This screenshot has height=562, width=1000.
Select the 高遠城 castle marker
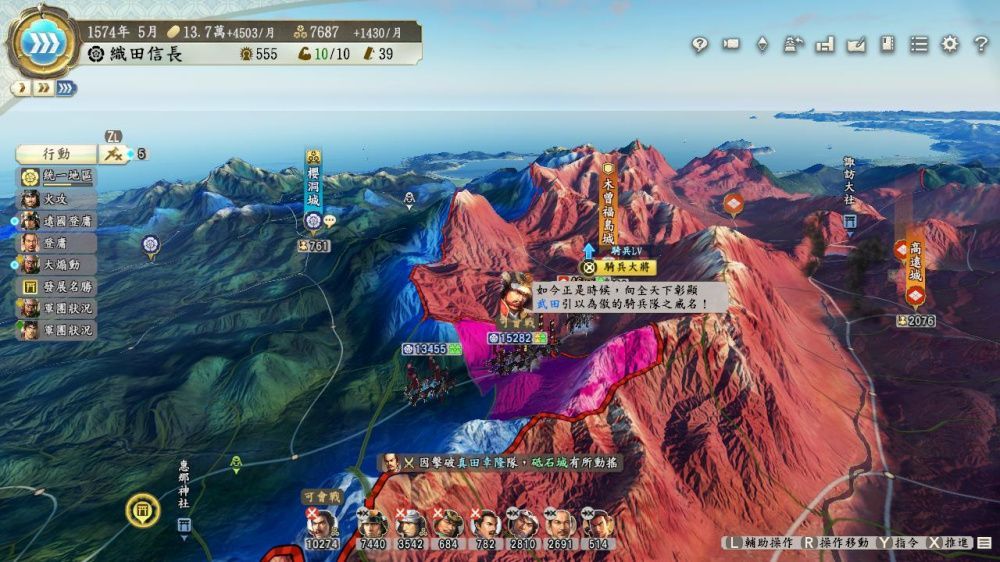(915, 263)
